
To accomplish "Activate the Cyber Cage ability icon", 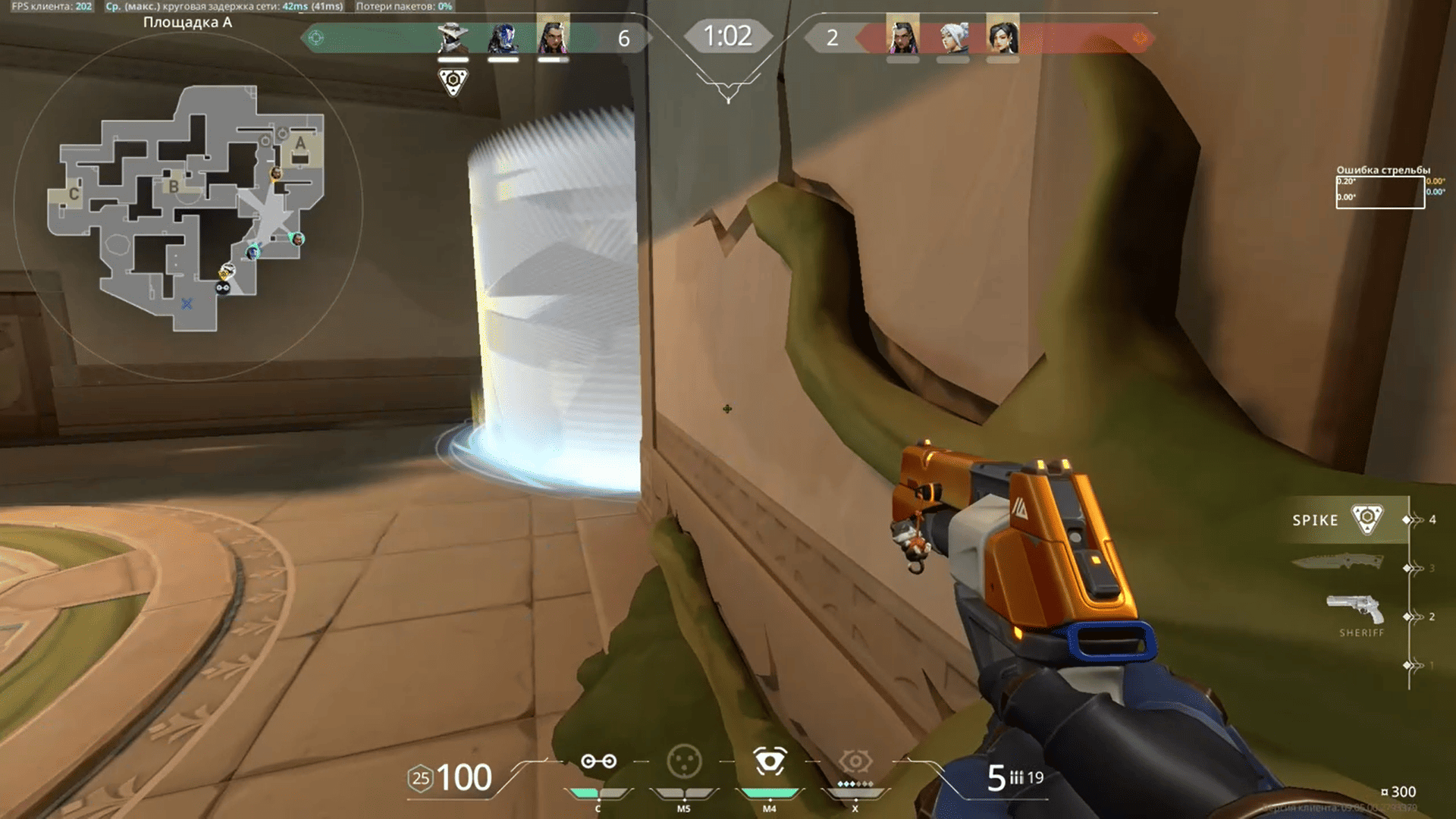I will (x=684, y=761).
